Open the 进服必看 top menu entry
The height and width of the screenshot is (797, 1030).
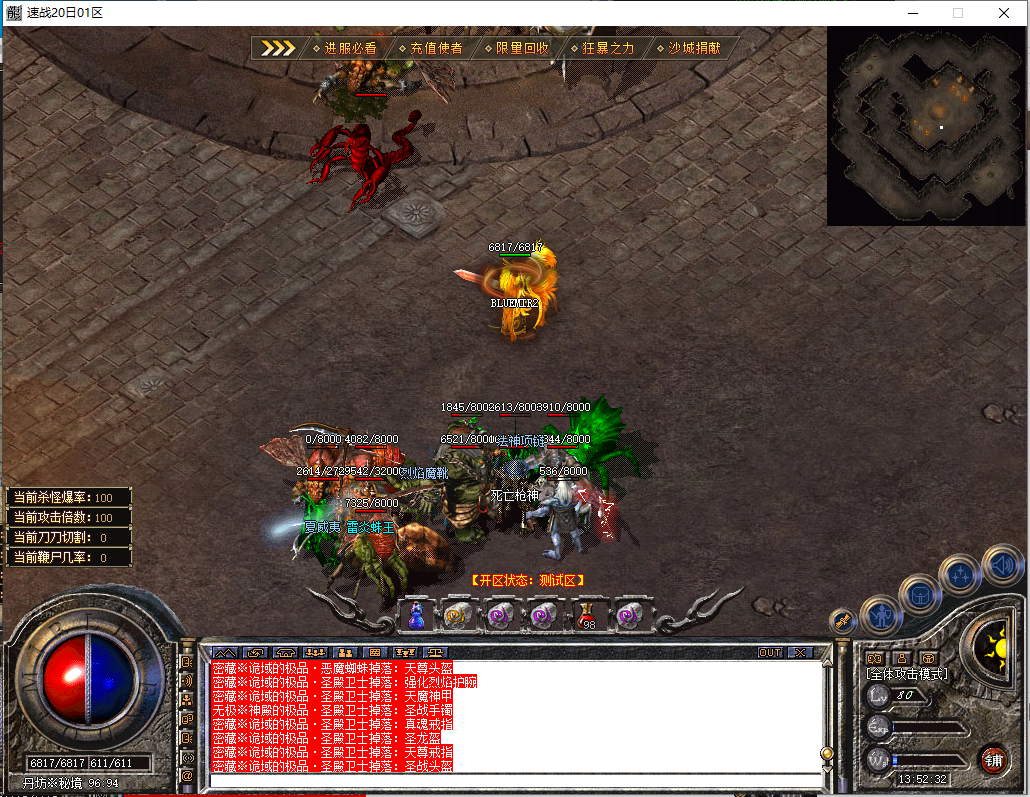[343, 48]
